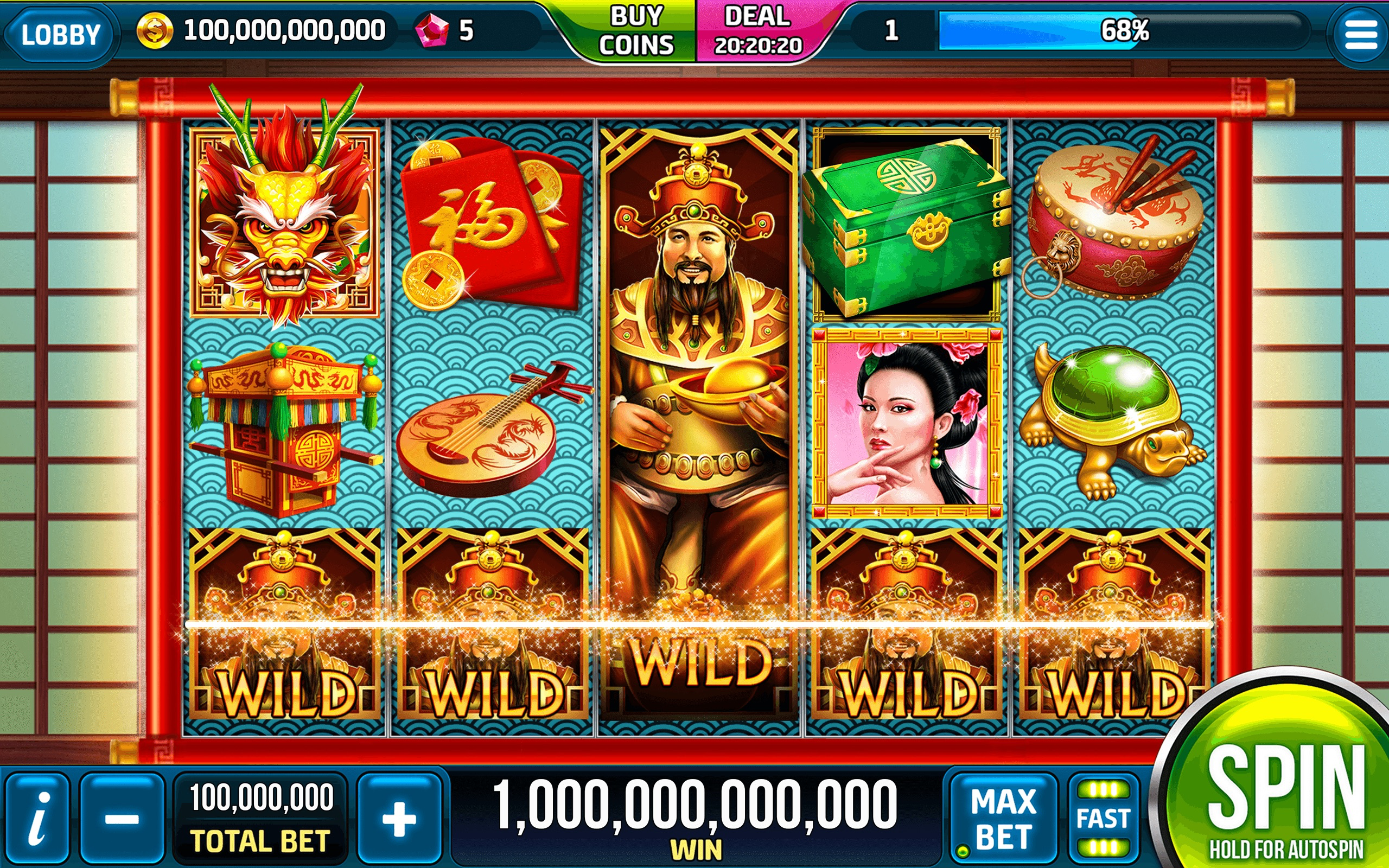This screenshot has height=868, width=1389.
Task: Increase the total bet
Action: tap(399, 818)
